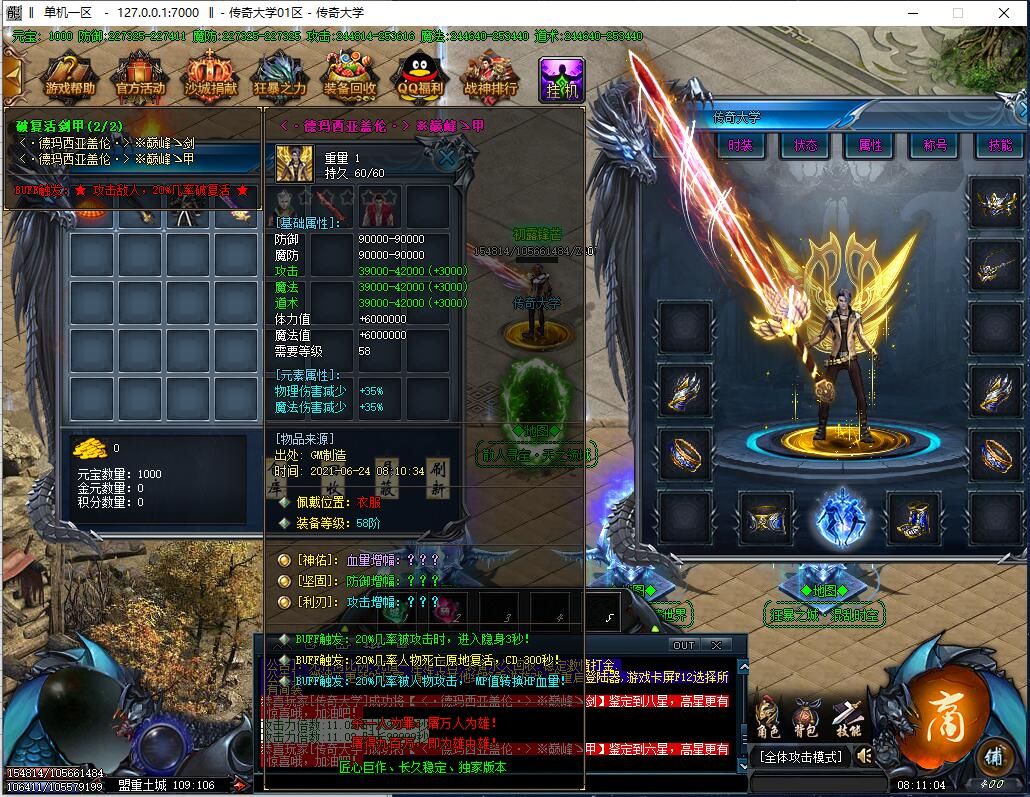This screenshot has width=1030, height=797.
Task: Toggle the sound speaker icon
Action: (x=865, y=756)
